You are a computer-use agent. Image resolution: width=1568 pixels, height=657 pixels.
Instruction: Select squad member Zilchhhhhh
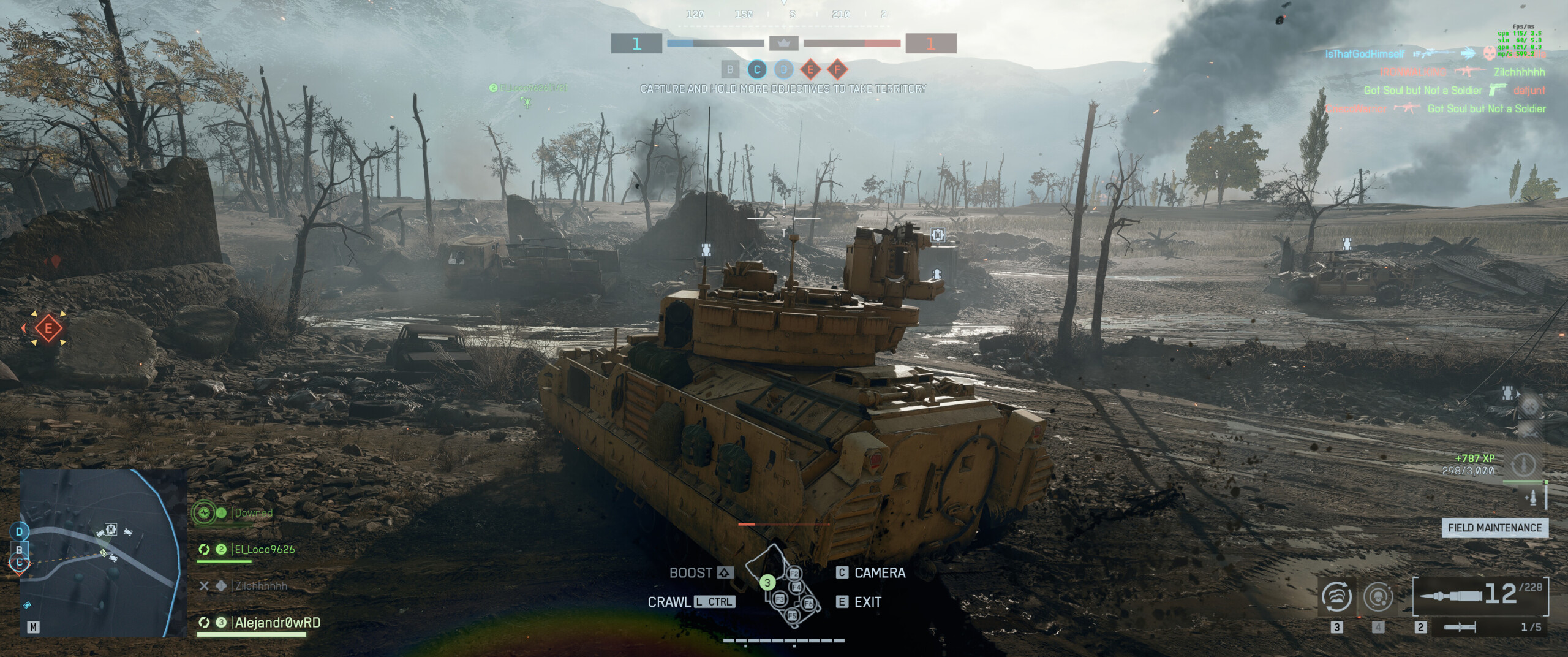pos(261,586)
